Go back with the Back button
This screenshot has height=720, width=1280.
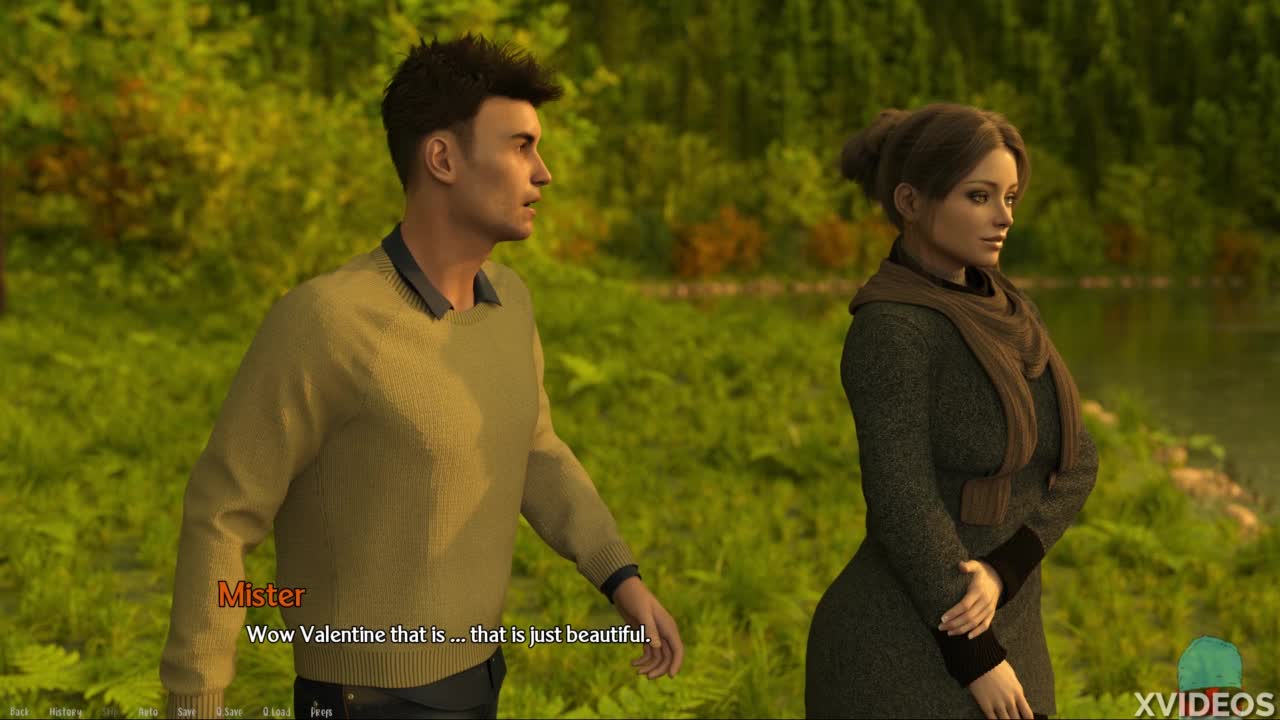click(x=19, y=712)
